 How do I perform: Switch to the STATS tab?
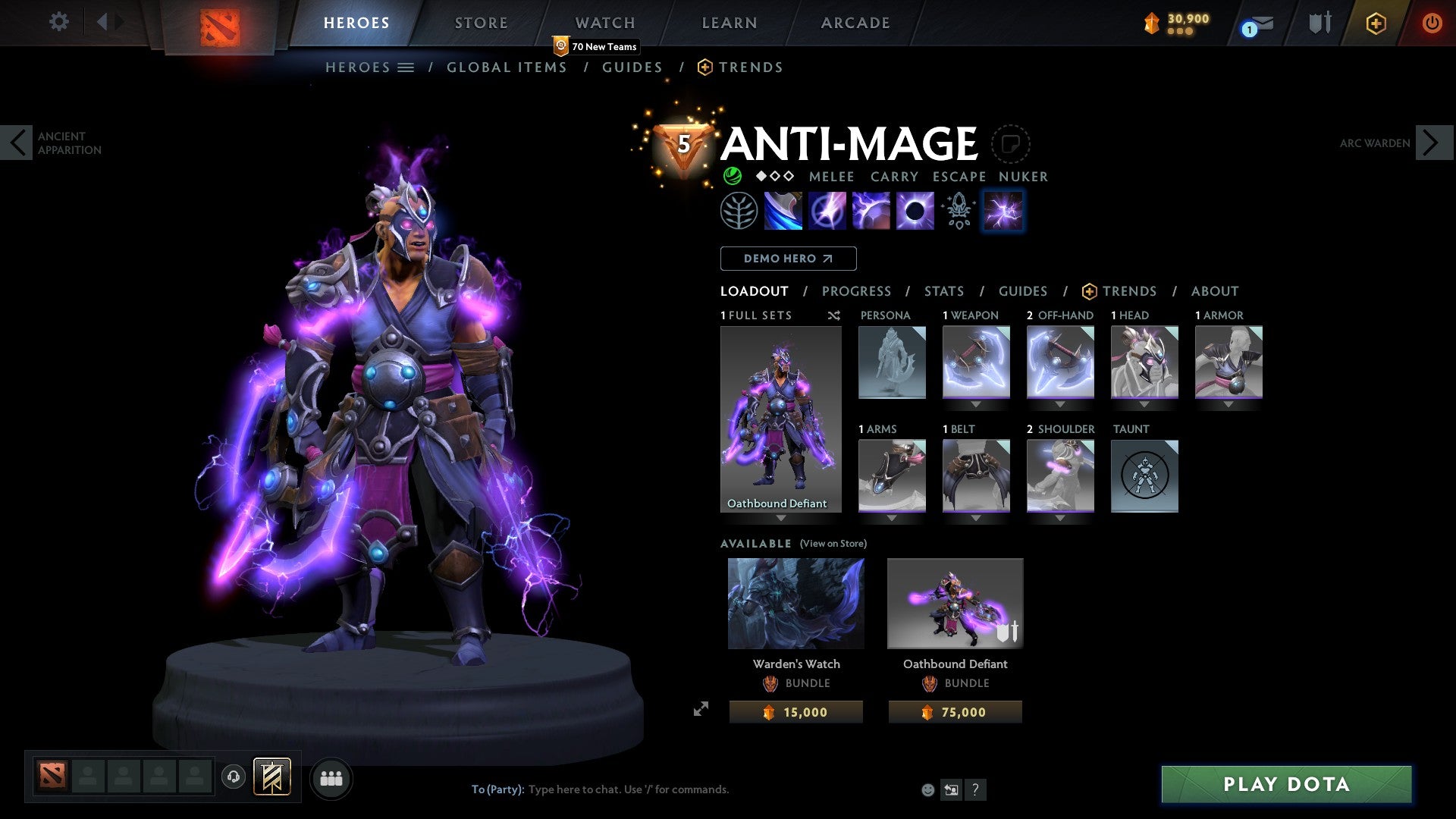[944, 291]
